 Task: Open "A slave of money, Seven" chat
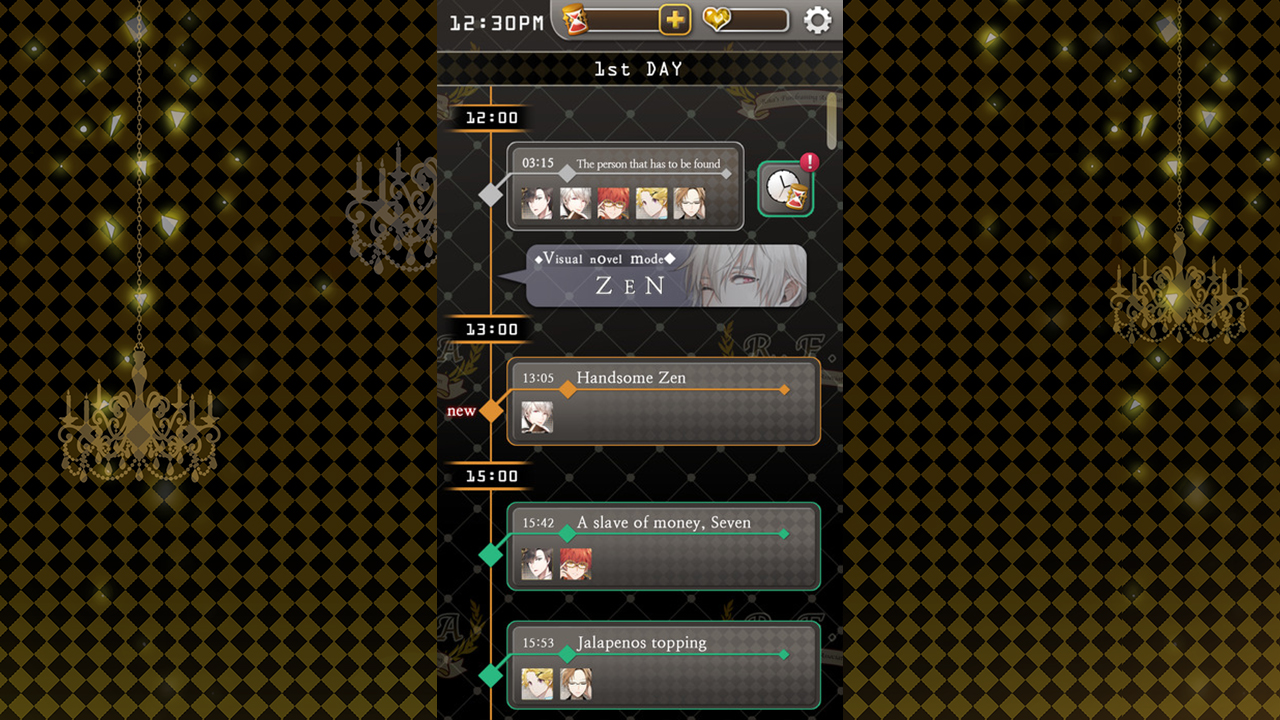pos(663,546)
